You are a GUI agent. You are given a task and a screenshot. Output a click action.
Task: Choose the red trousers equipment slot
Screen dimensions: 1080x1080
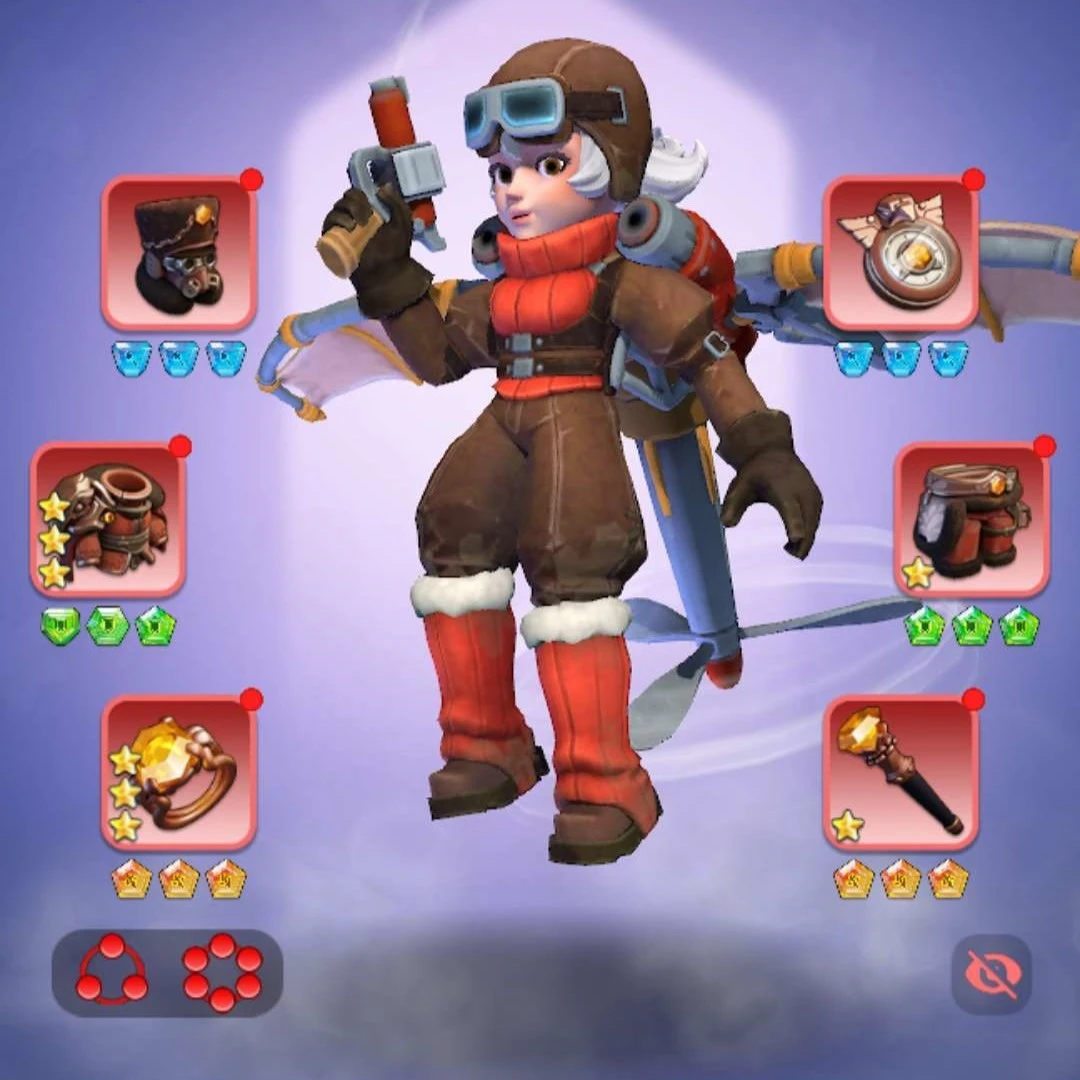point(971,519)
